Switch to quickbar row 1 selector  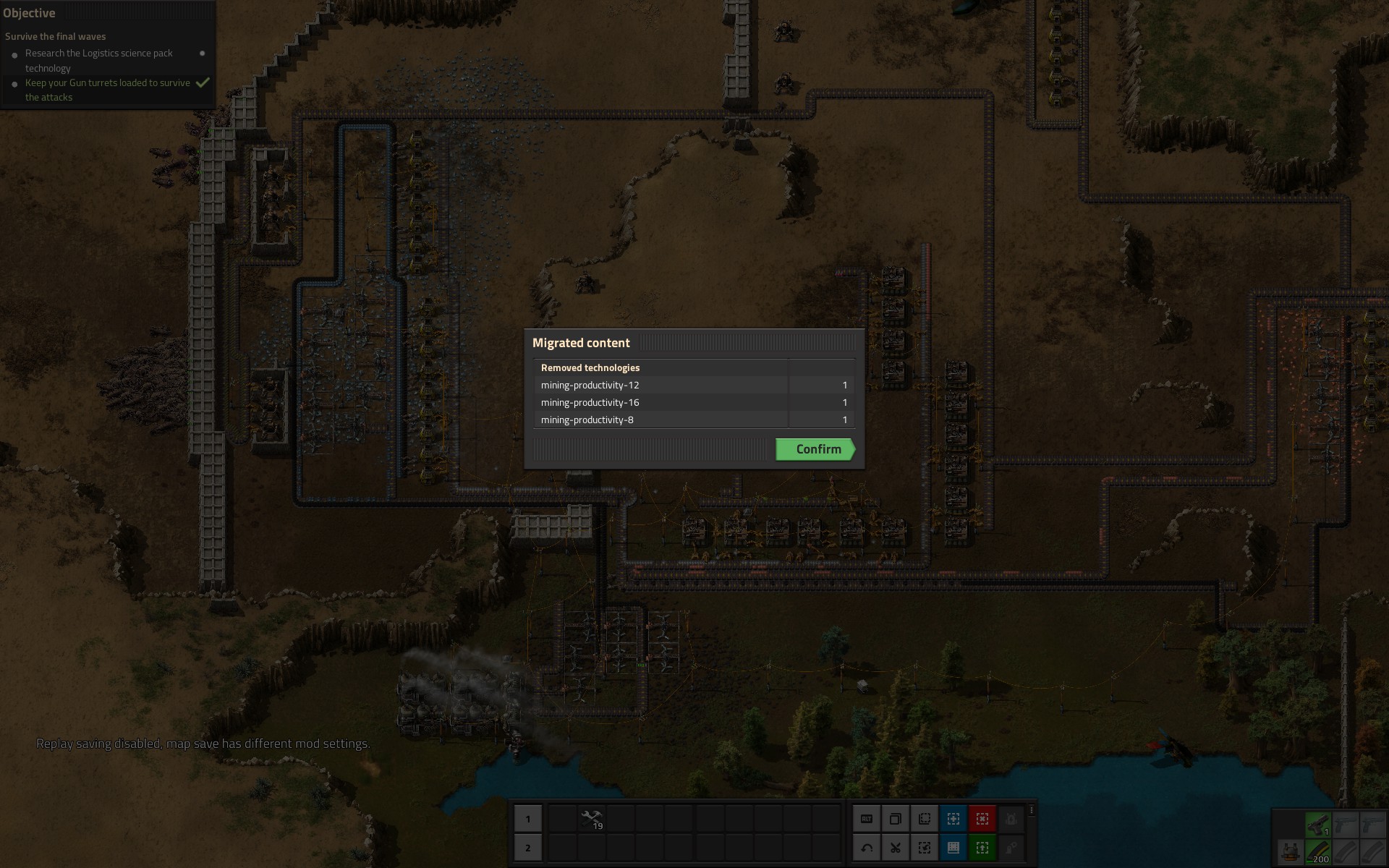(x=528, y=819)
